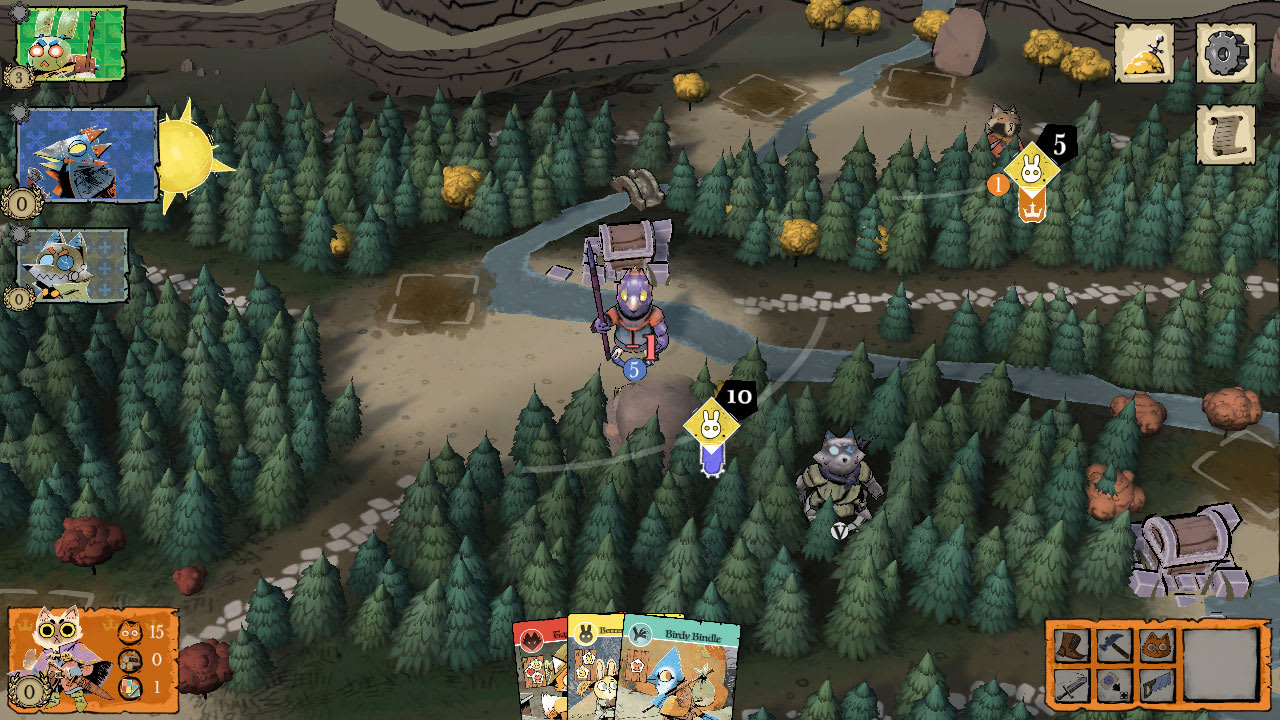Click the Marquise victory point medallion

click(x=28, y=688)
